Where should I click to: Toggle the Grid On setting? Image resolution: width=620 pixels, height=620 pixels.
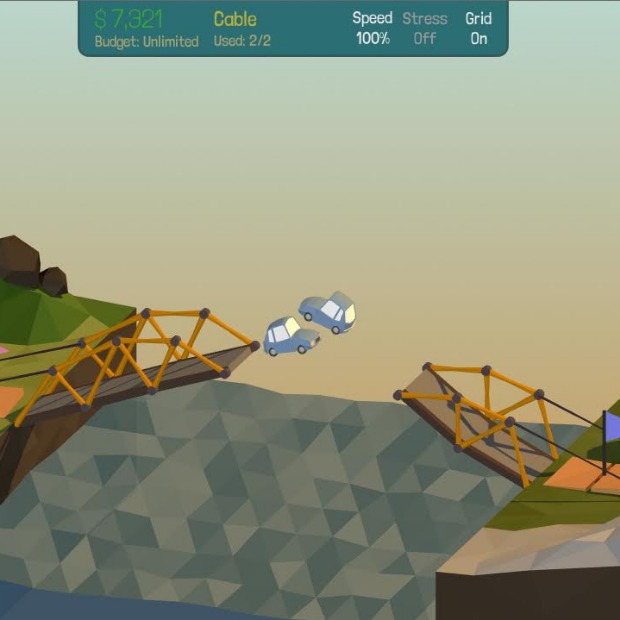coord(478,28)
